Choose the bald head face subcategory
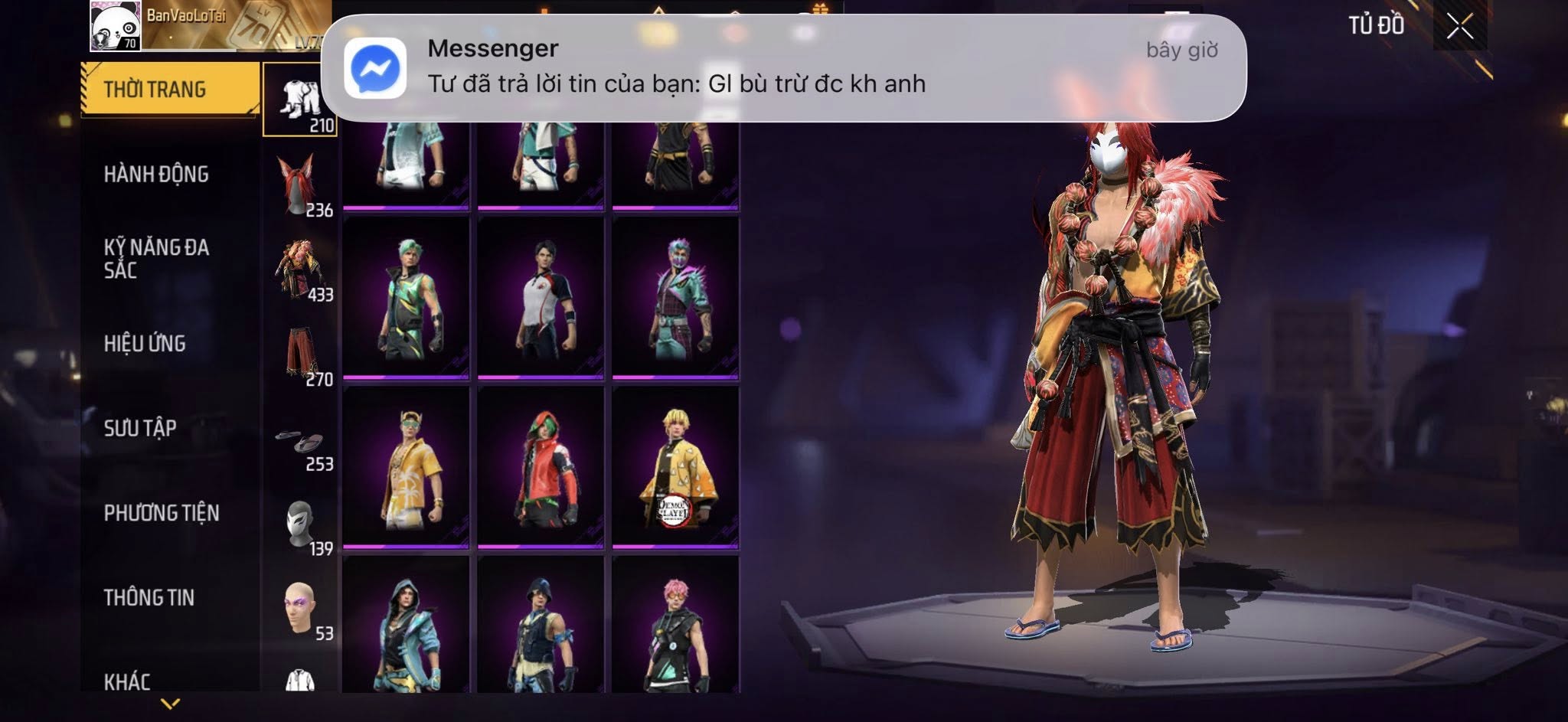The image size is (1568, 722). pyautogui.click(x=300, y=609)
